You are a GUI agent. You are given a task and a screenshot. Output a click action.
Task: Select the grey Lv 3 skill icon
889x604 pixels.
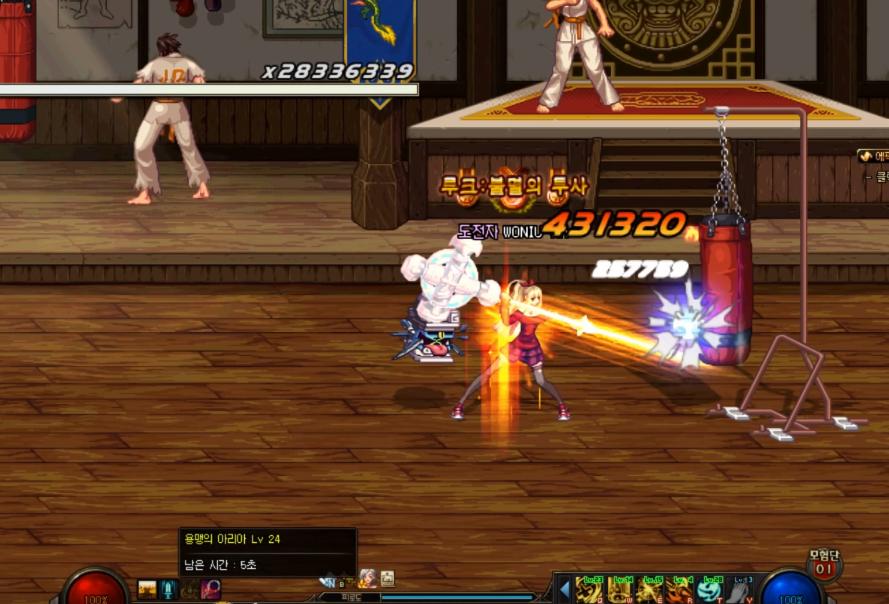pos(740,590)
